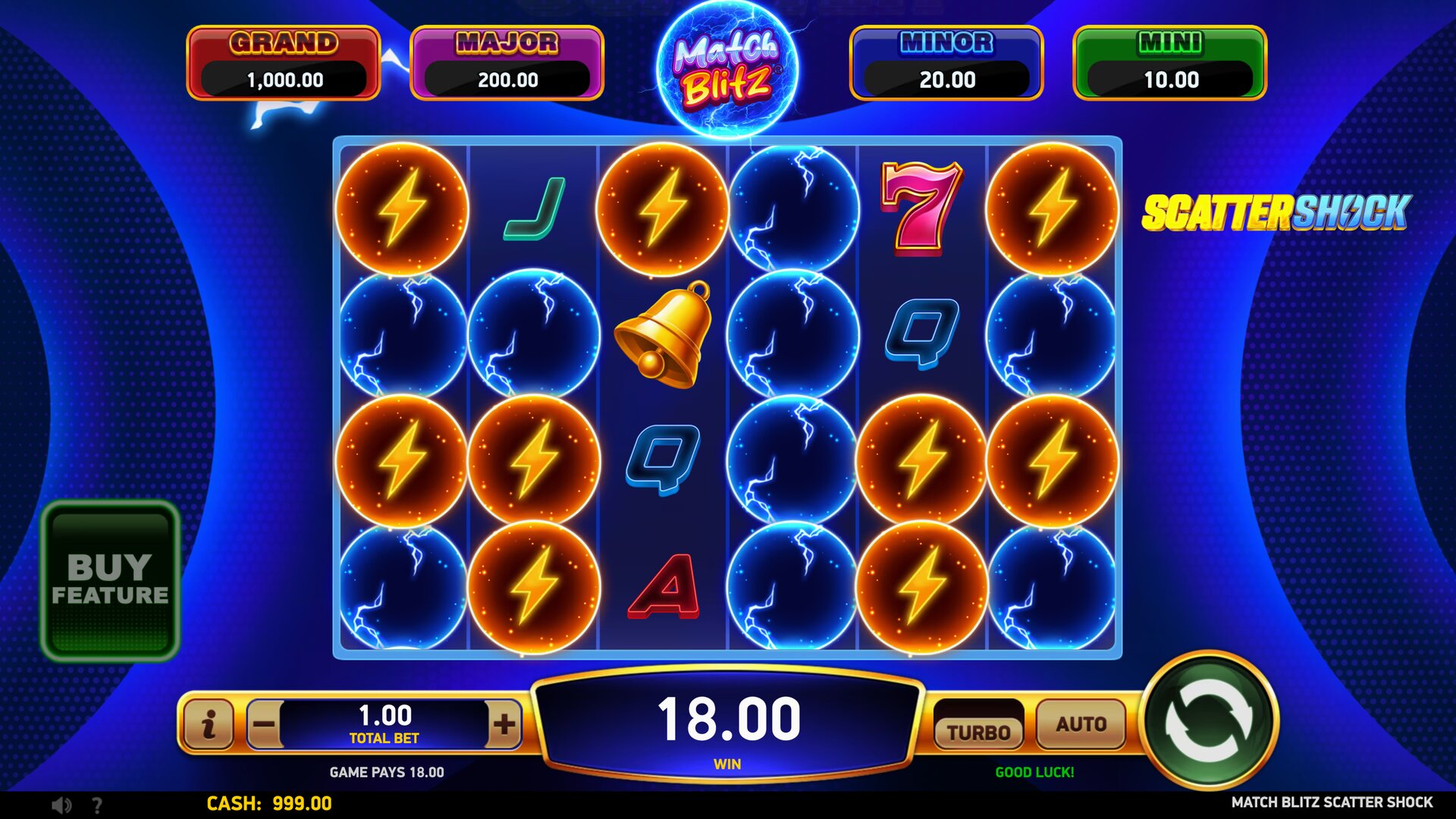Open the Buy Feature menu
This screenshot has width=1456, height=819.
pos(110,580)
